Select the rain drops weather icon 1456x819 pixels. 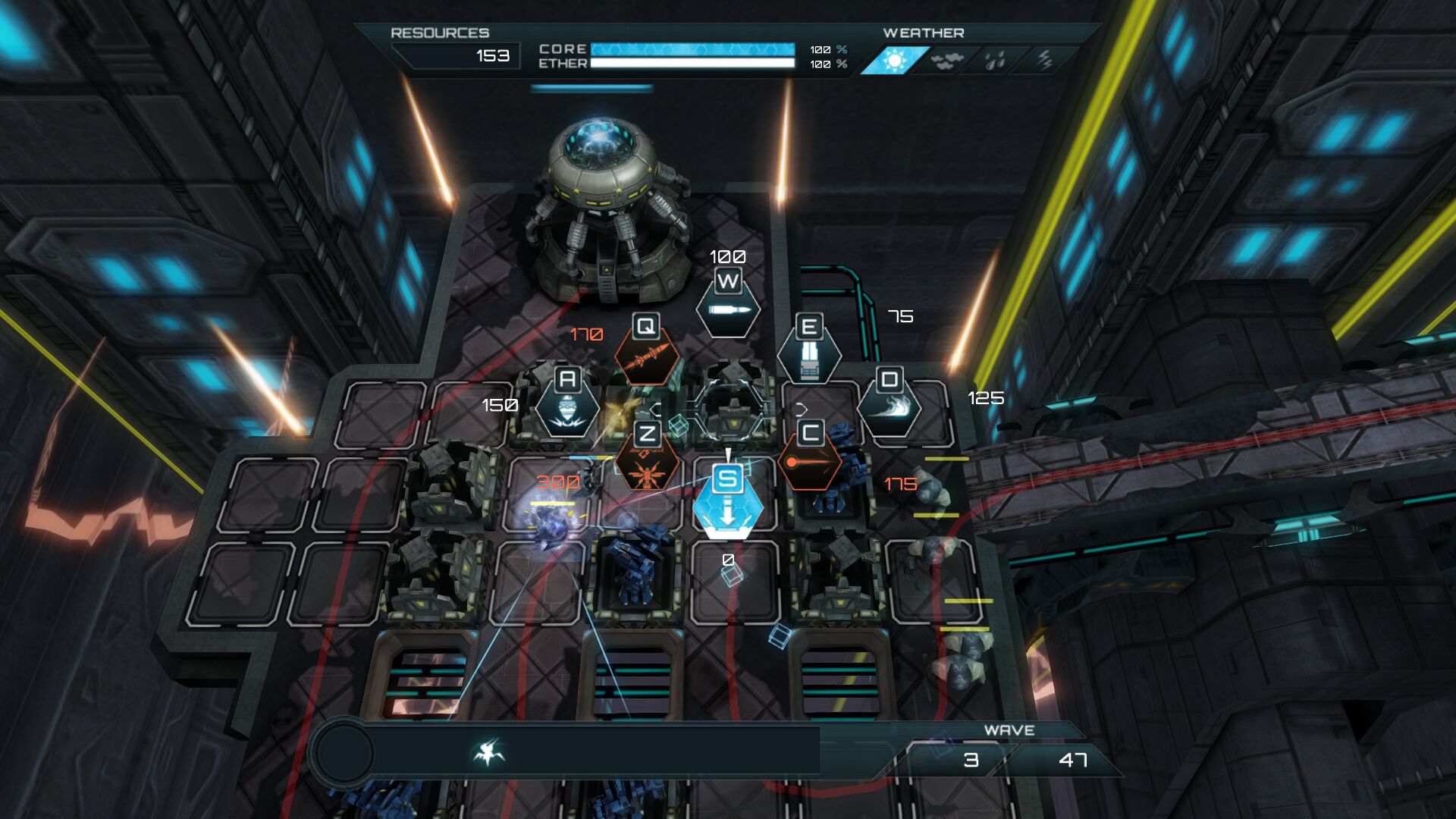pyautogui.click(x=995, y=61)
